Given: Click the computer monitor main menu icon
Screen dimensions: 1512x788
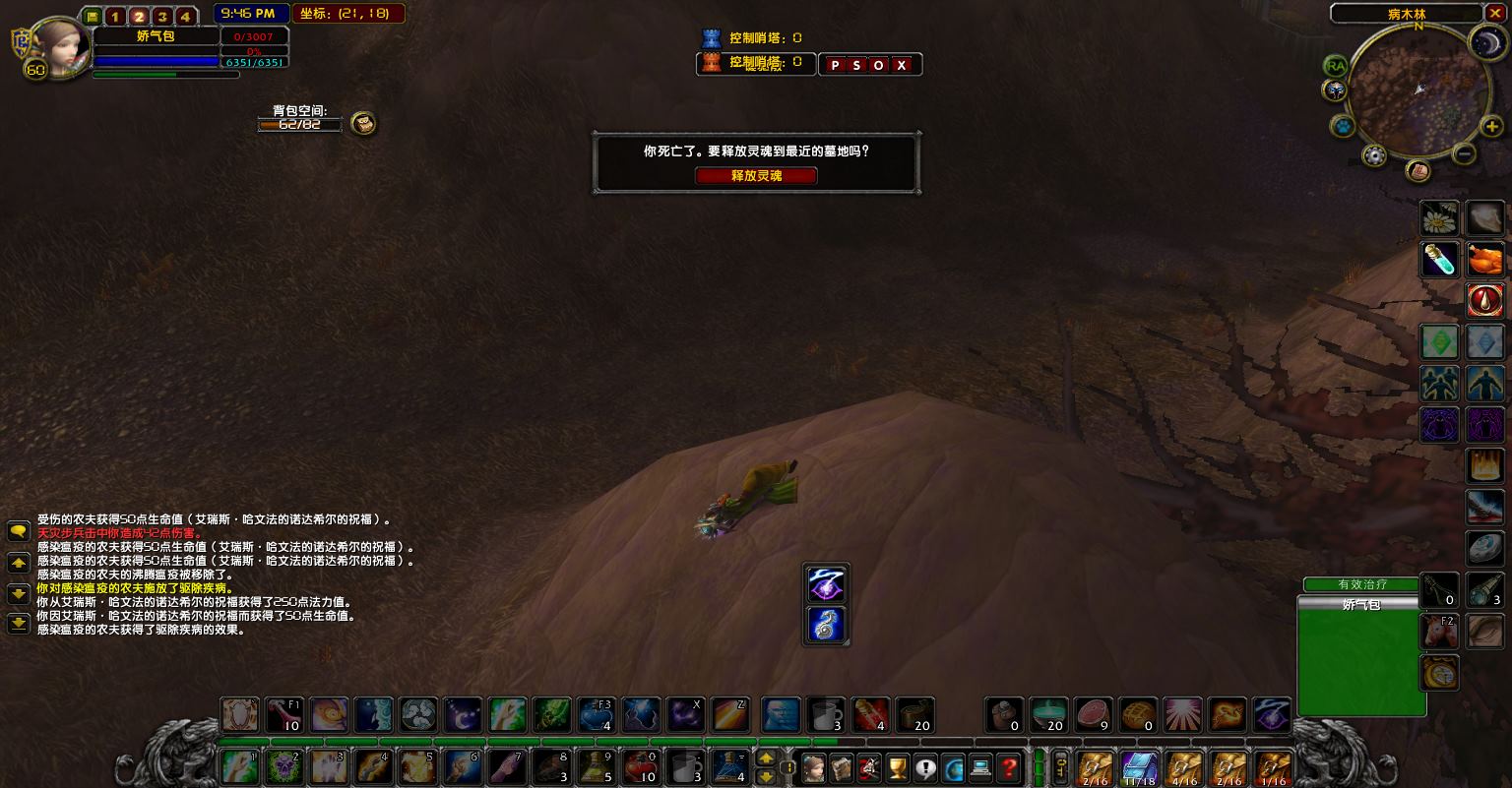Looking at the screenshot, I should click(980, 767).
